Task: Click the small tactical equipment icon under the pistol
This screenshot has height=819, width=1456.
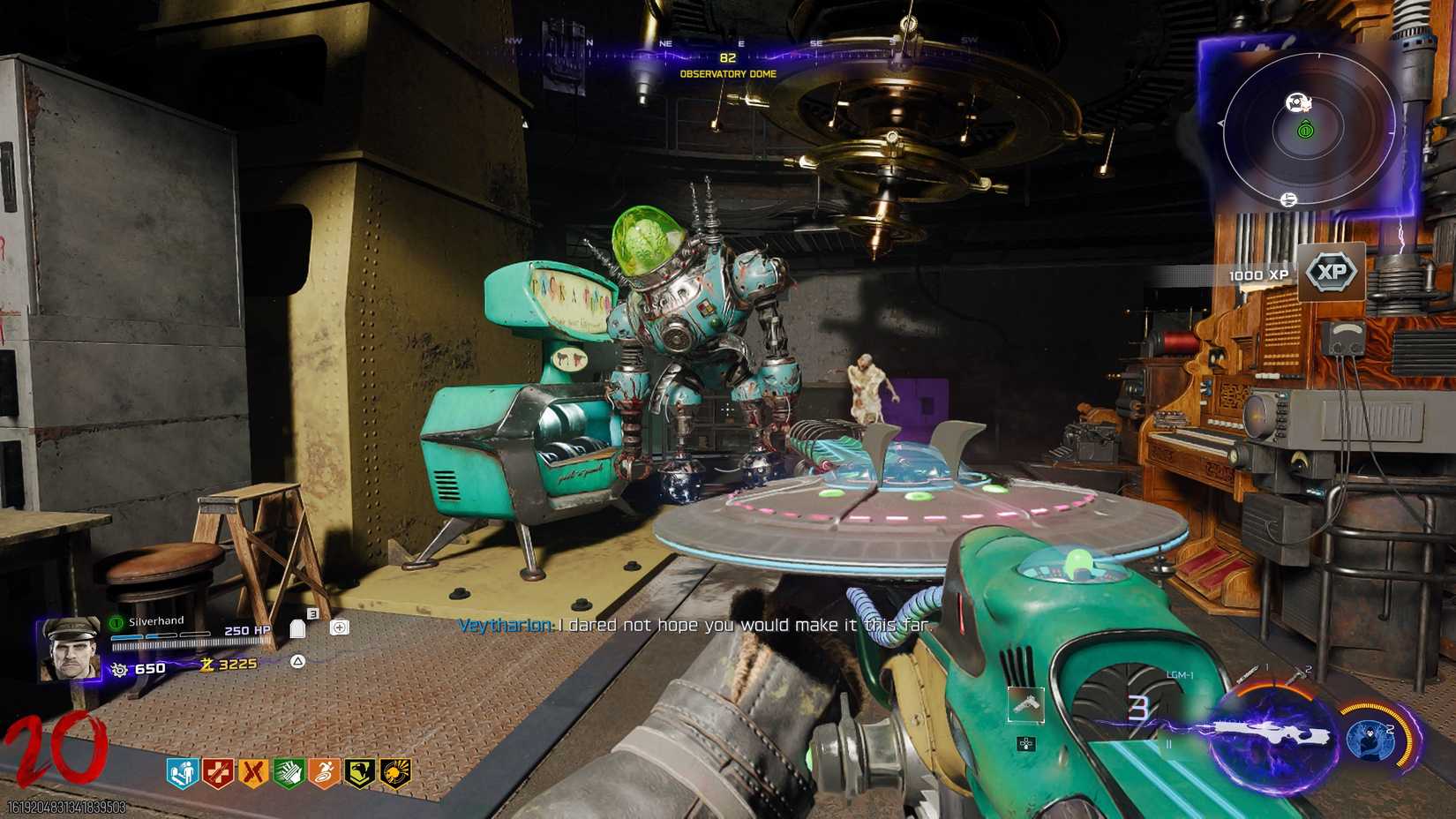Action: pos(1025,743)
